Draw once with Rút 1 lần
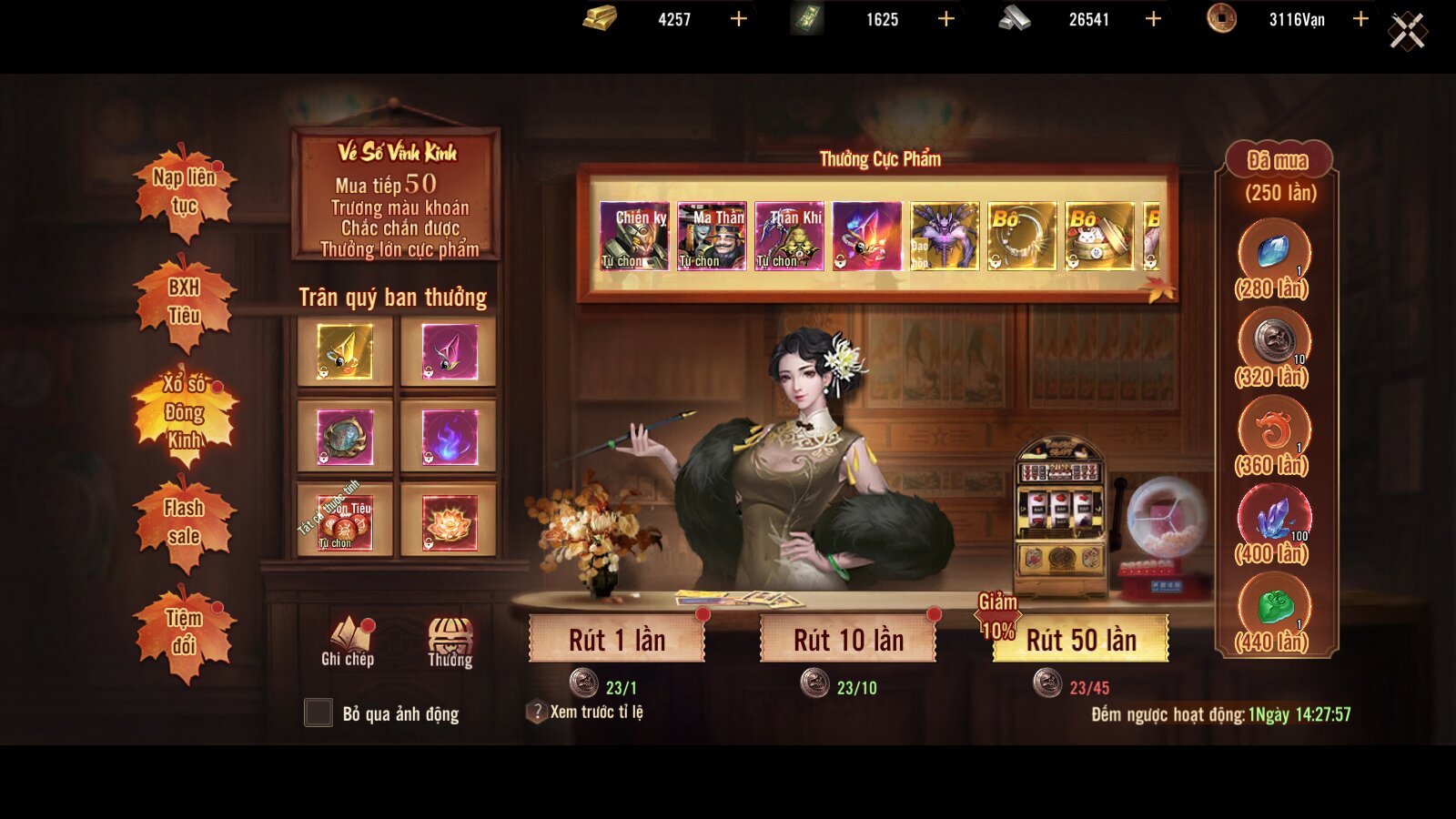1456x819 pixels. [x=617, y=640]
